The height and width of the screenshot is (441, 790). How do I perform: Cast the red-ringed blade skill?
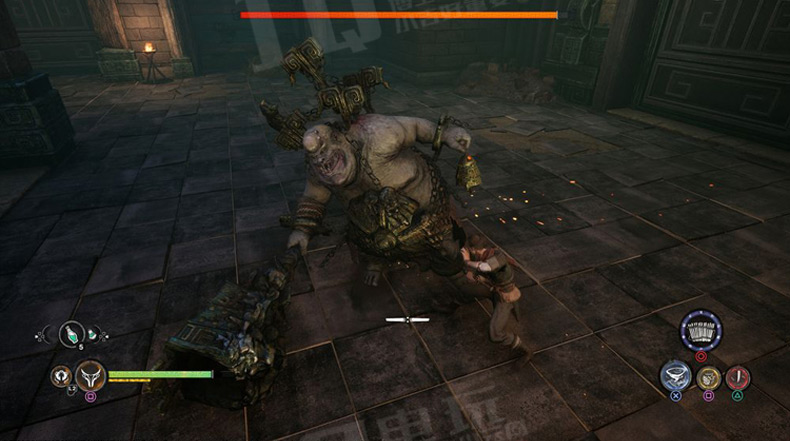click(x=738, y=378)
